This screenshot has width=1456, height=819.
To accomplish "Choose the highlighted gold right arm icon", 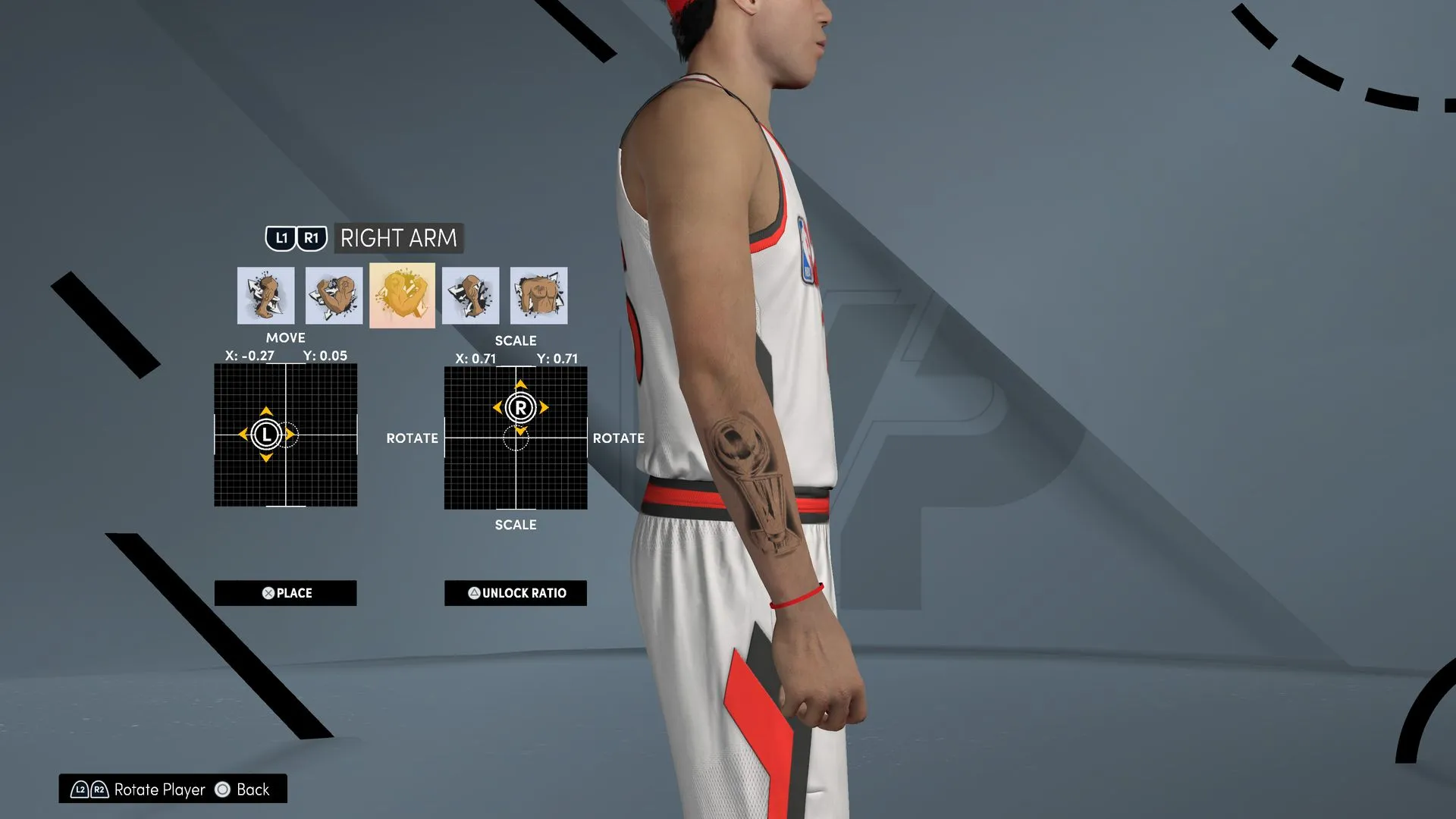I will point(402,295).
